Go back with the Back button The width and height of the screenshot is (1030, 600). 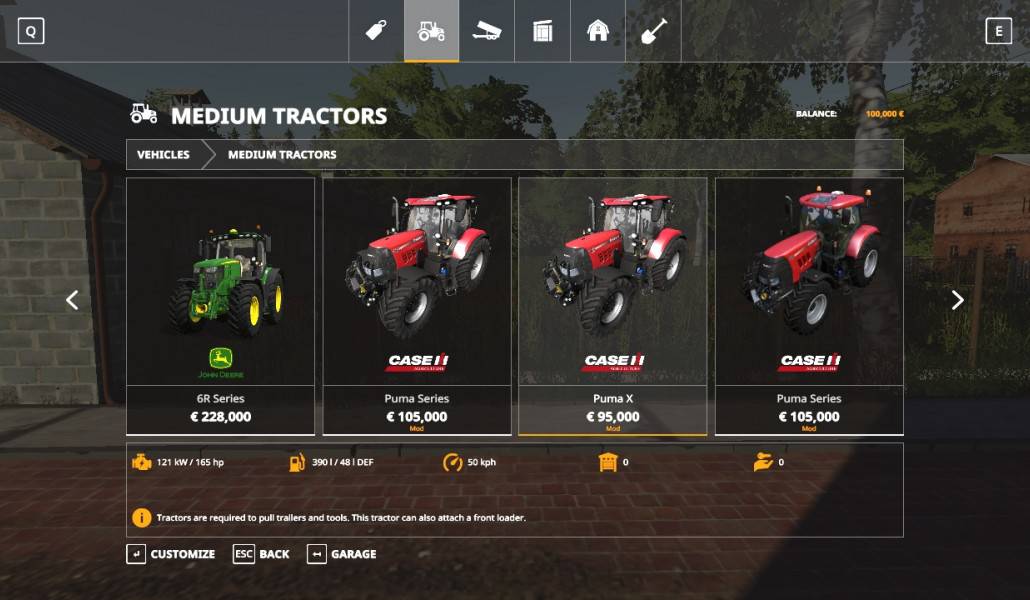coord(262,554)
